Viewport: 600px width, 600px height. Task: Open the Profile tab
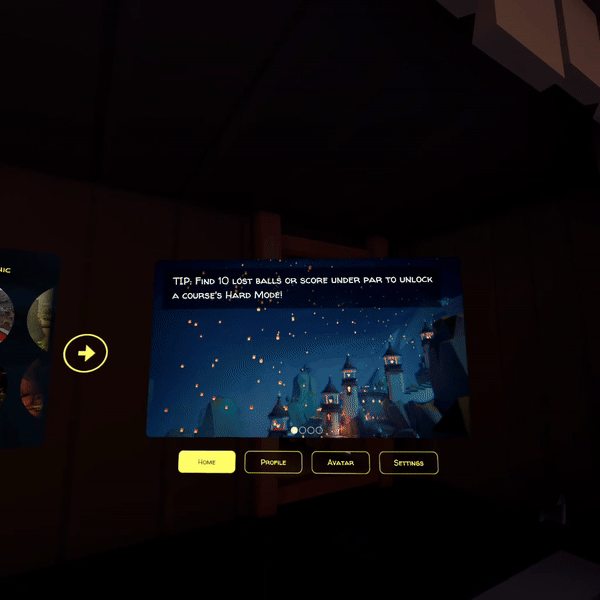pos(273,462)
